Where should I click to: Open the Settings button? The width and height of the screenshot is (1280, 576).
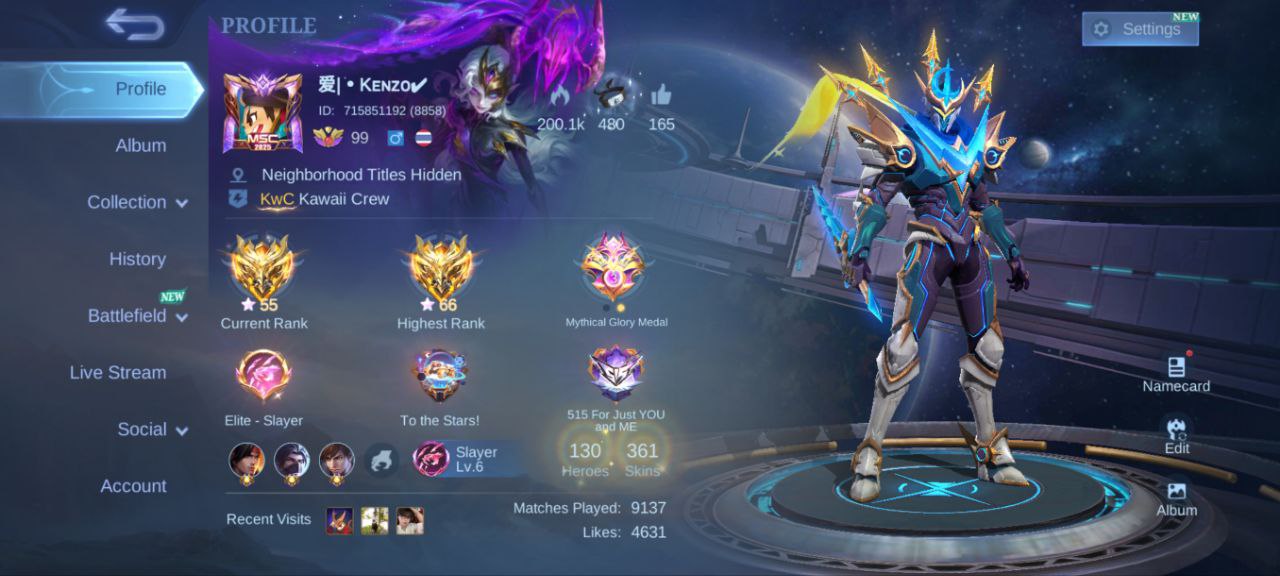1139,29
